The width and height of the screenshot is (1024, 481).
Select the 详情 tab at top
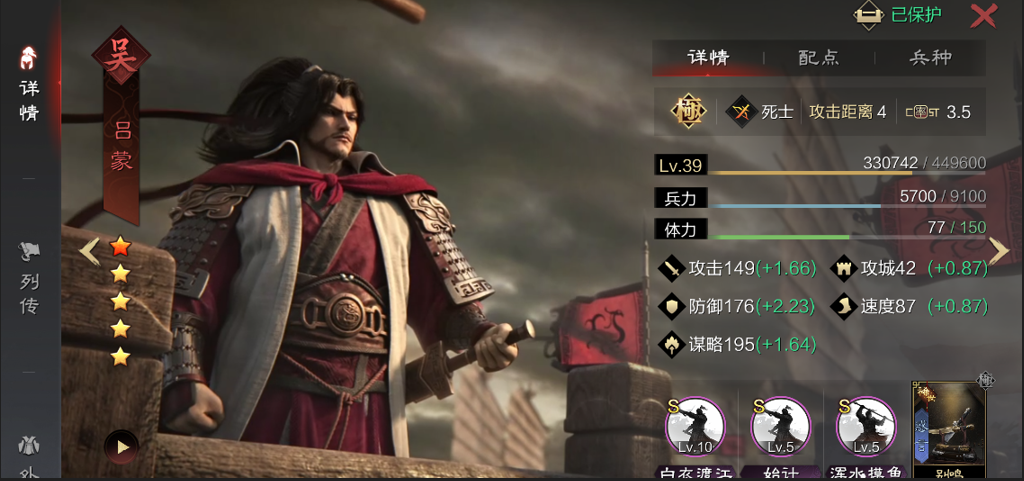(708, 58)
